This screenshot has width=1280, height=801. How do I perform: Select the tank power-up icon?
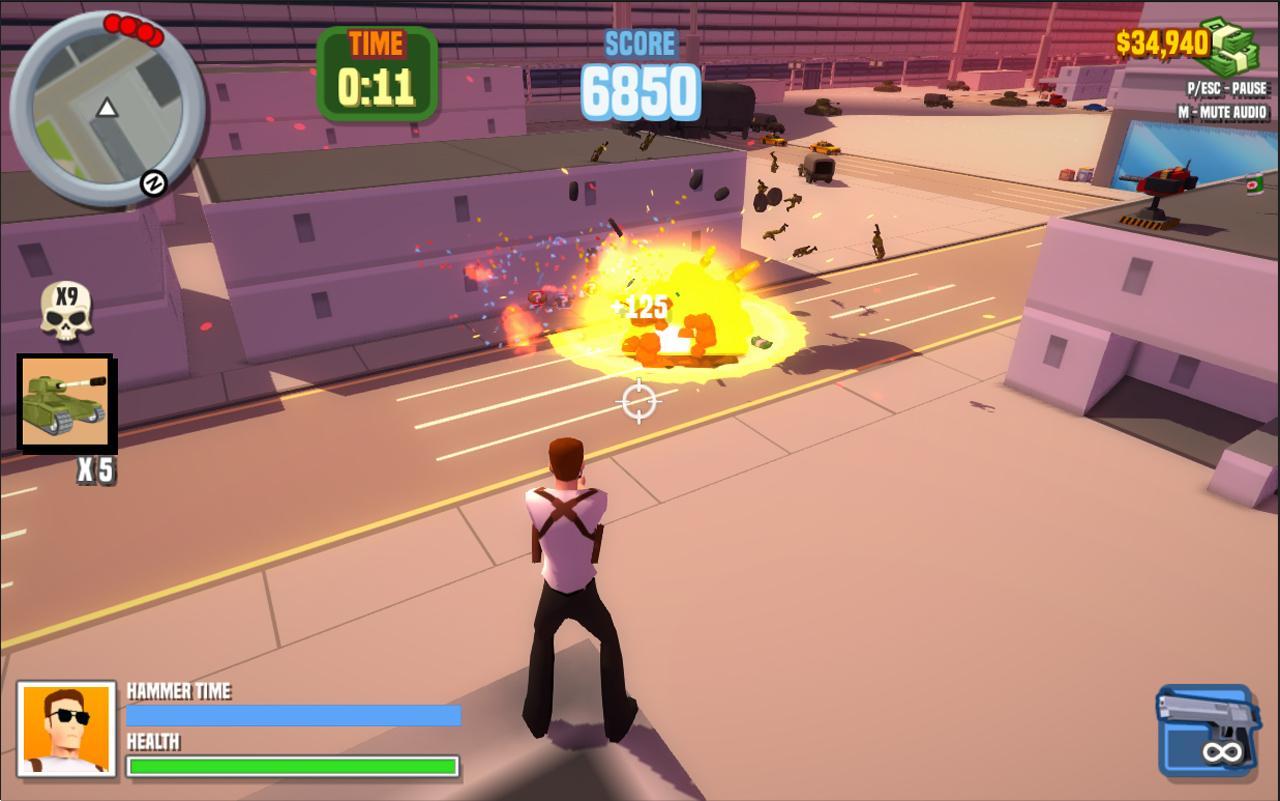[x=66, y=403]
